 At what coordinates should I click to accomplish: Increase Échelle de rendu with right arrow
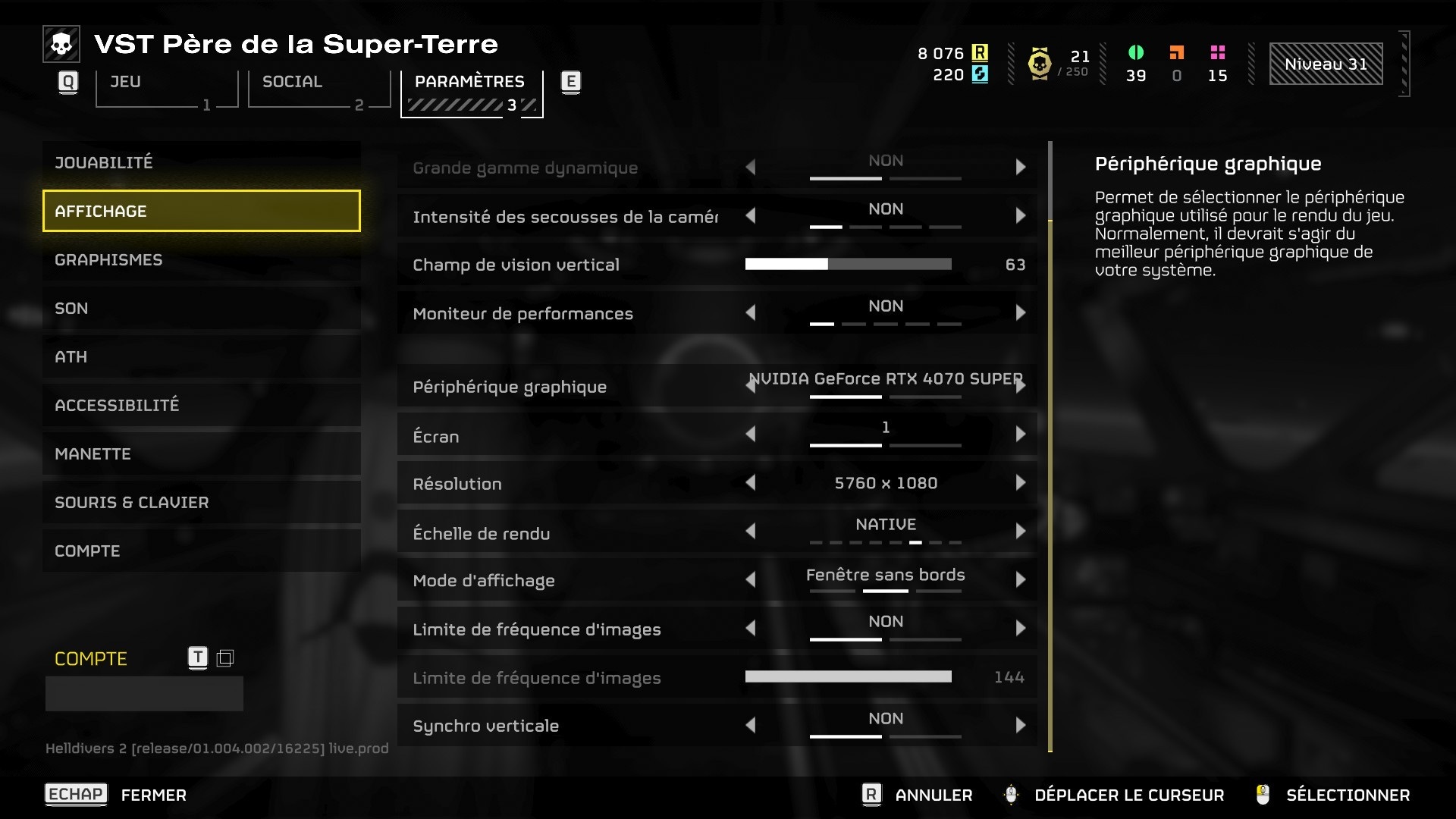1020,532
